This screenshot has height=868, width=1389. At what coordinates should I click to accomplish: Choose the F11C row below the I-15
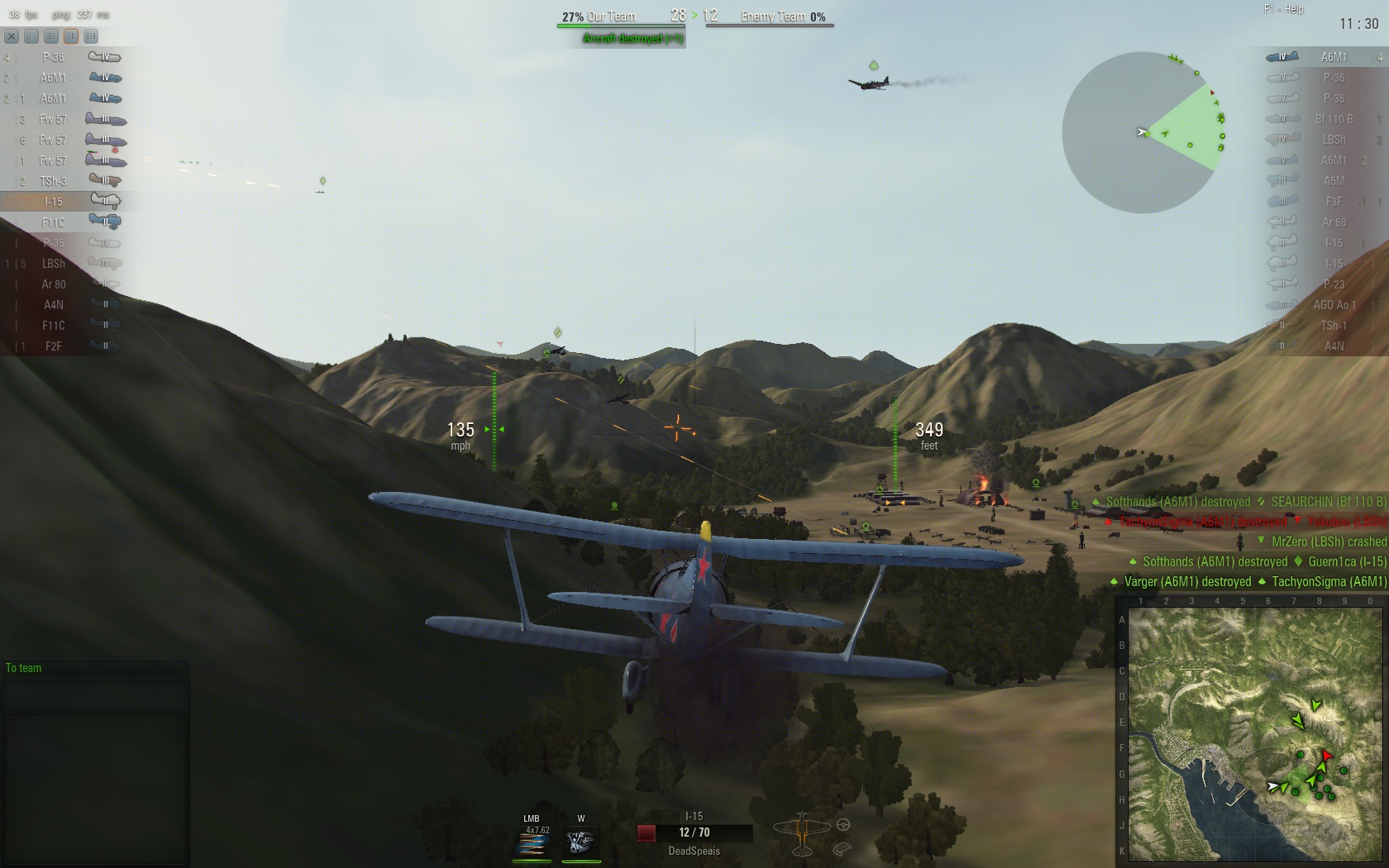point(62,222)
